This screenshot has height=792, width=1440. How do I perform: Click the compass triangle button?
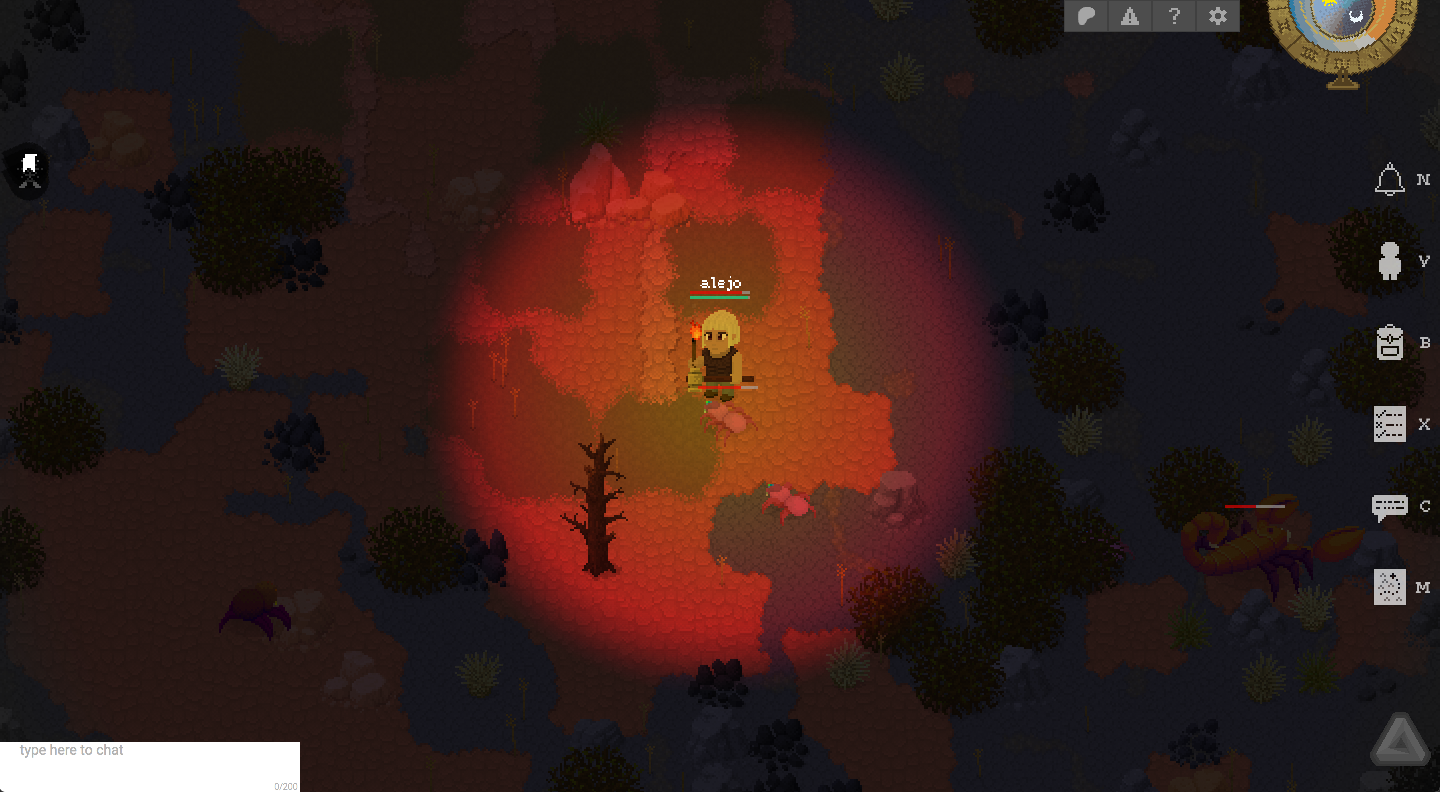(x=1399, y=738)
